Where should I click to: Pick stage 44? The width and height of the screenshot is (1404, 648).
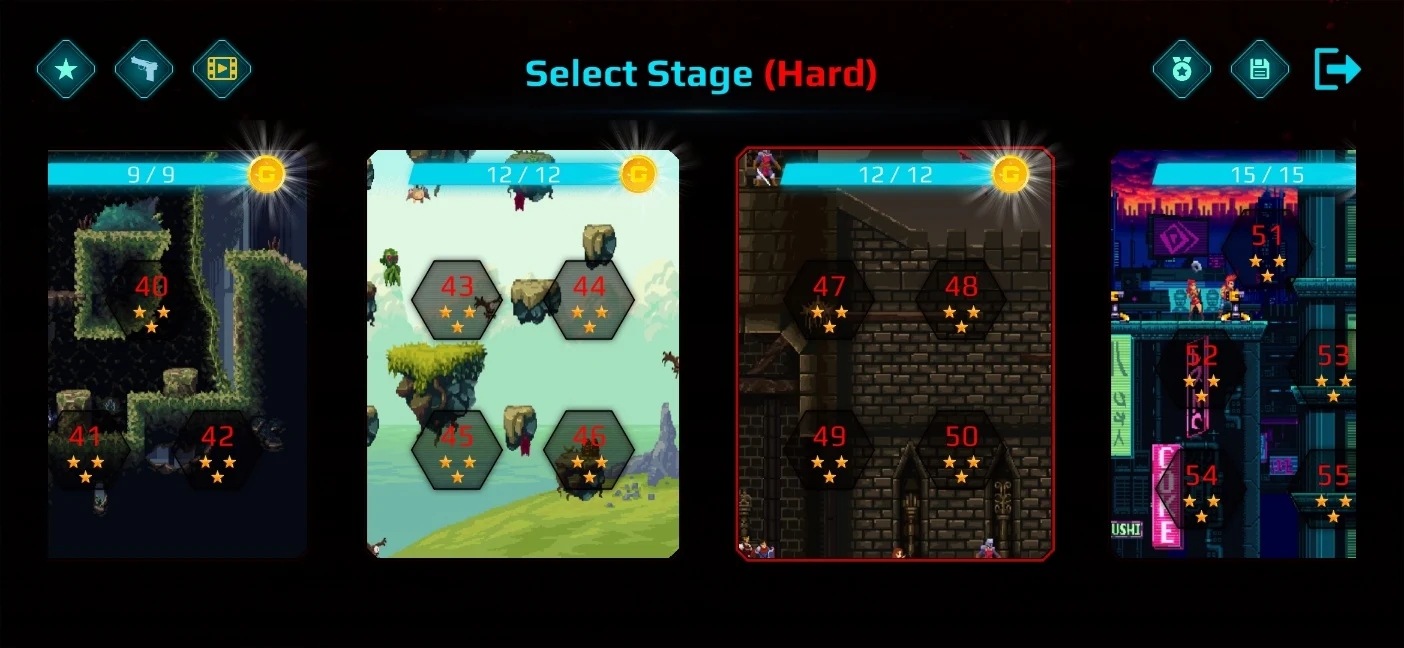(589, 299)
